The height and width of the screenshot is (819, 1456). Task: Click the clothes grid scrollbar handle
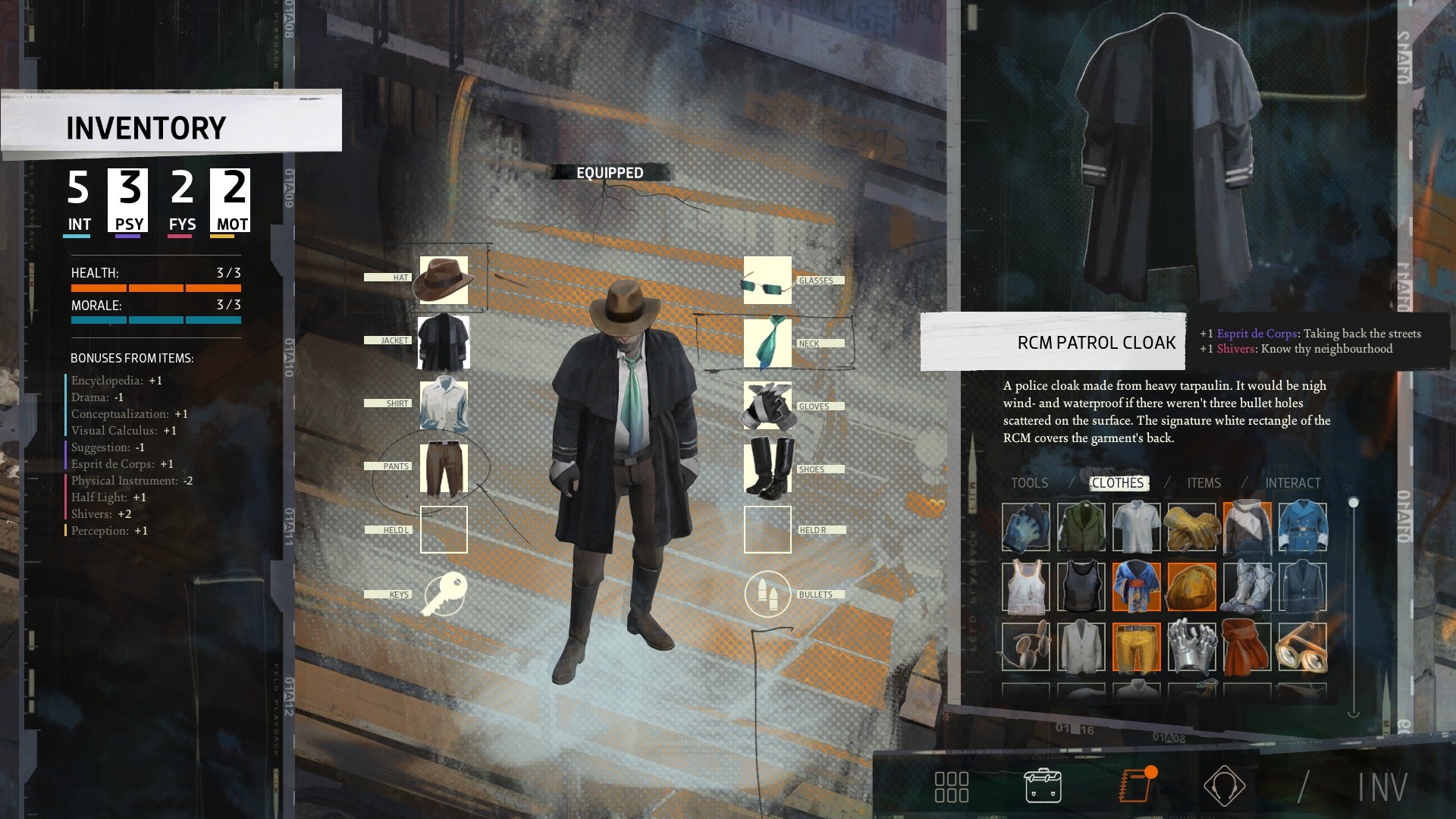coord(1353,500)
